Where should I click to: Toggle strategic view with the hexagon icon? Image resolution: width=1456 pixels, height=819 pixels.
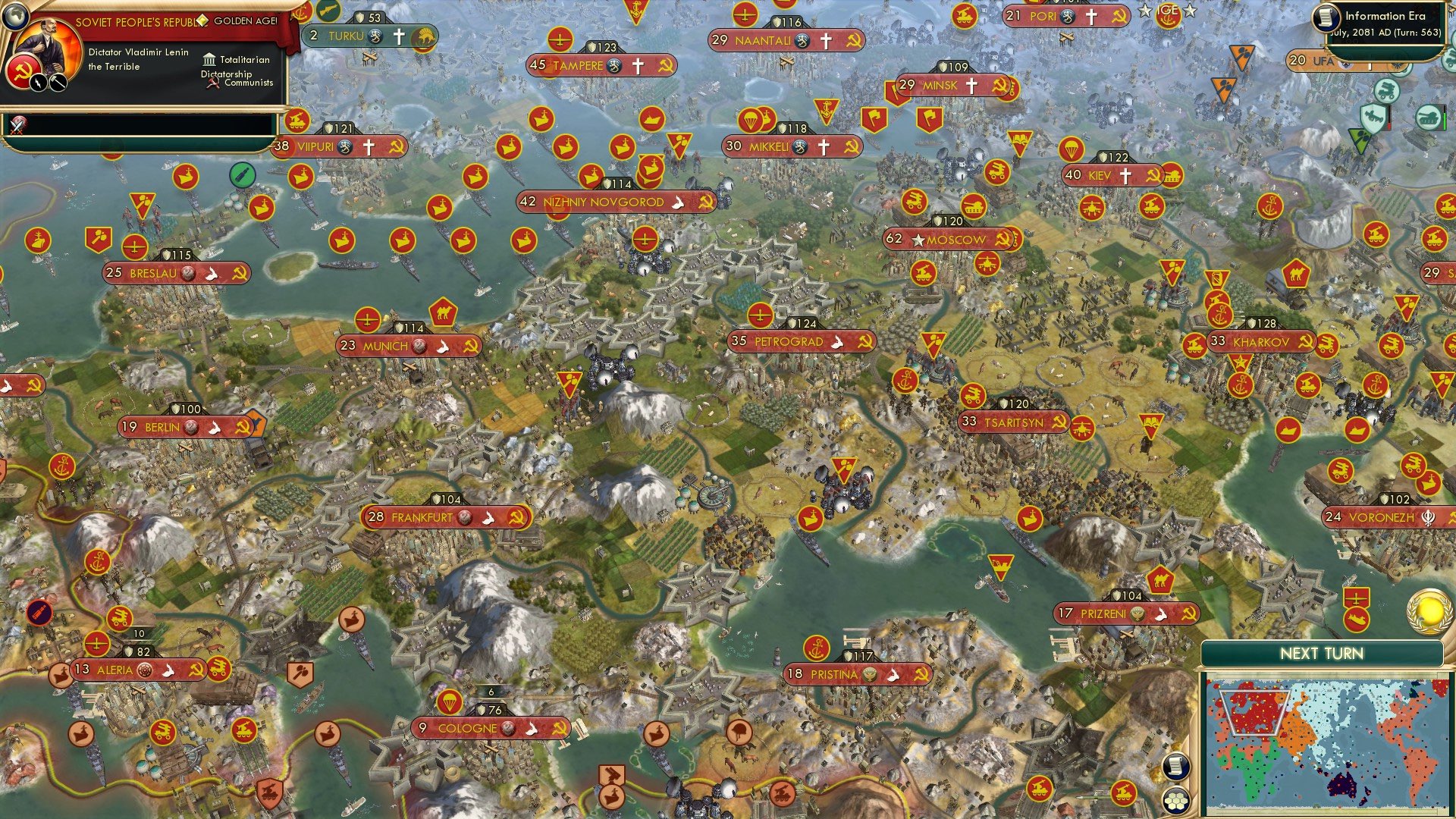[x=1176, y=799]
